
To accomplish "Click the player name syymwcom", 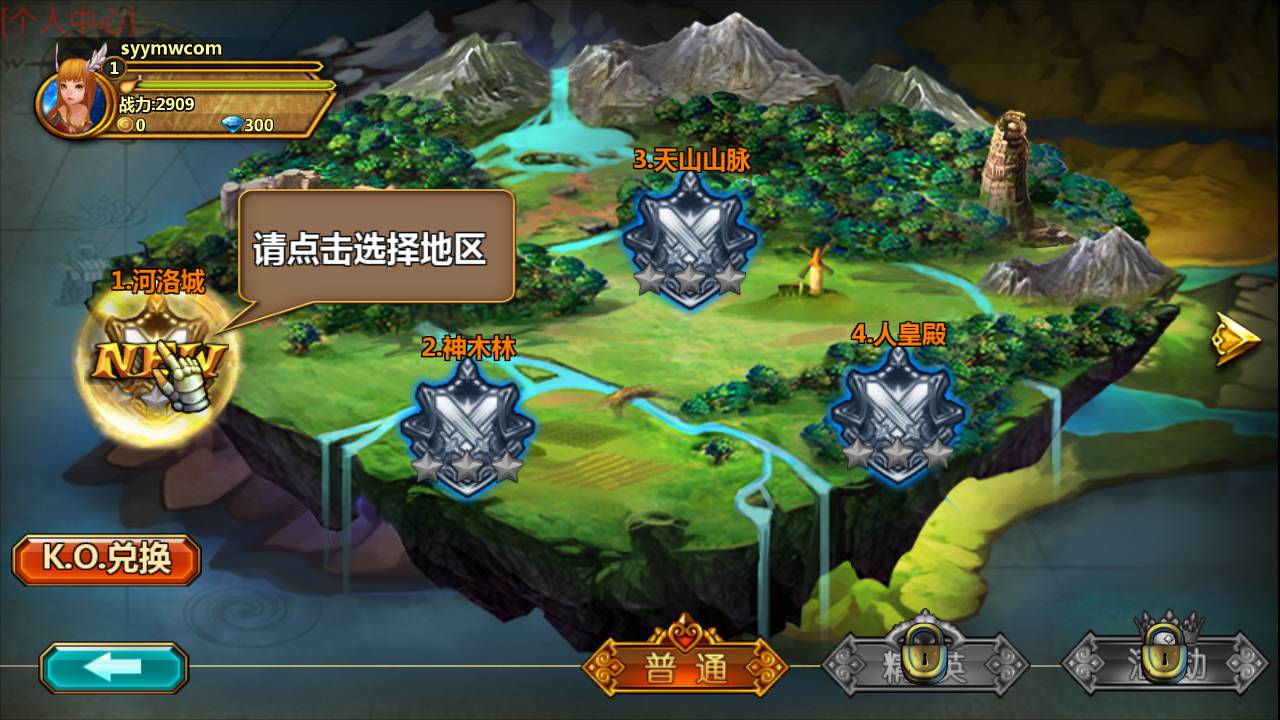I will (x=171, y=47).
